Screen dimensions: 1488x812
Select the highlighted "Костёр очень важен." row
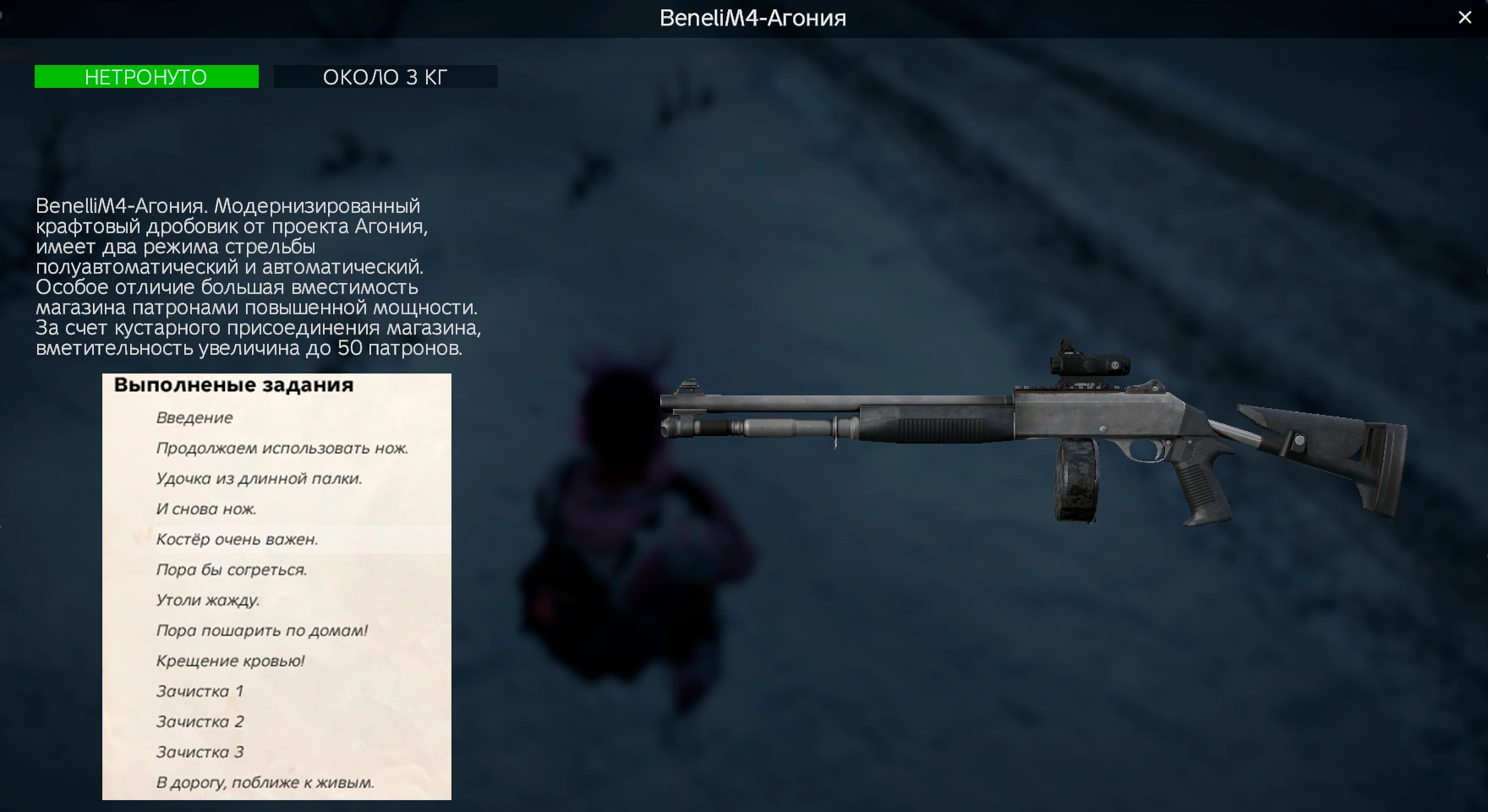[x=237, y=540]
